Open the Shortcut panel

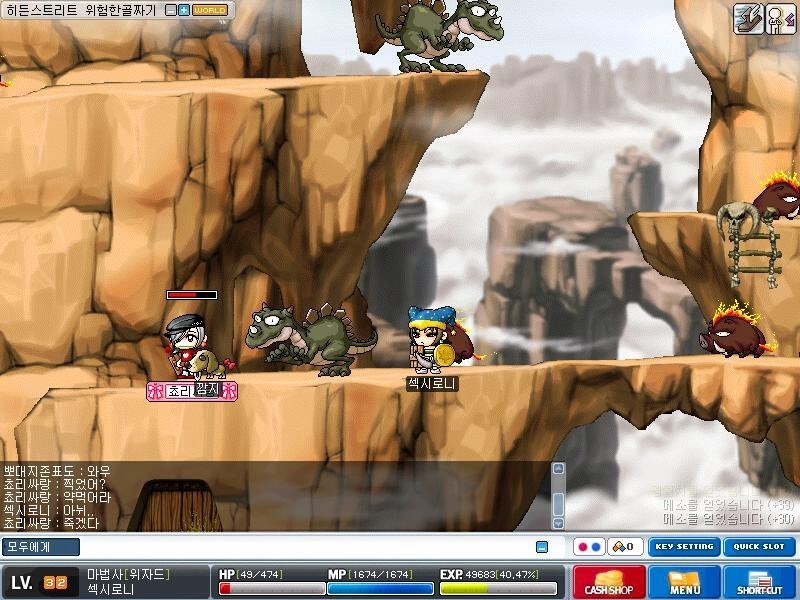click(760, 582)
